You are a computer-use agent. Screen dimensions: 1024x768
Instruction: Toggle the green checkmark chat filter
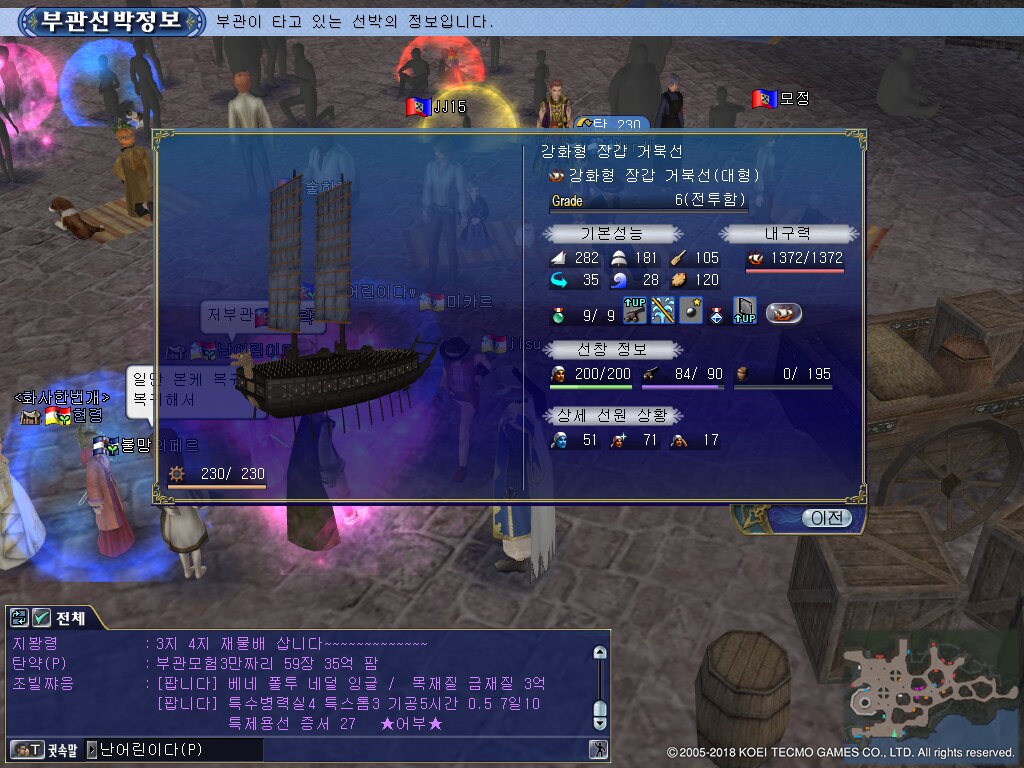(41, 618)
